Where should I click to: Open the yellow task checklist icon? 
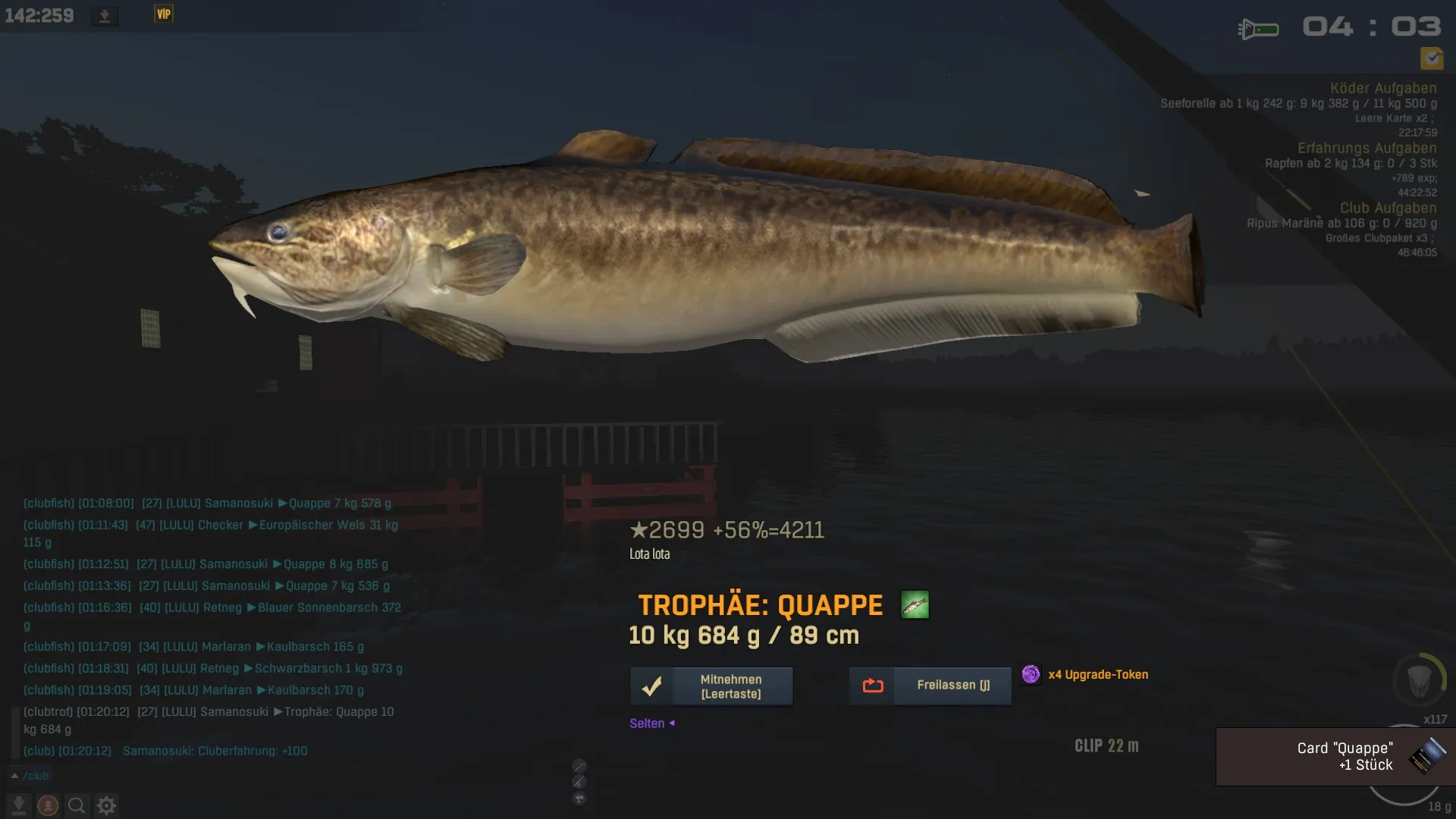1432,58
